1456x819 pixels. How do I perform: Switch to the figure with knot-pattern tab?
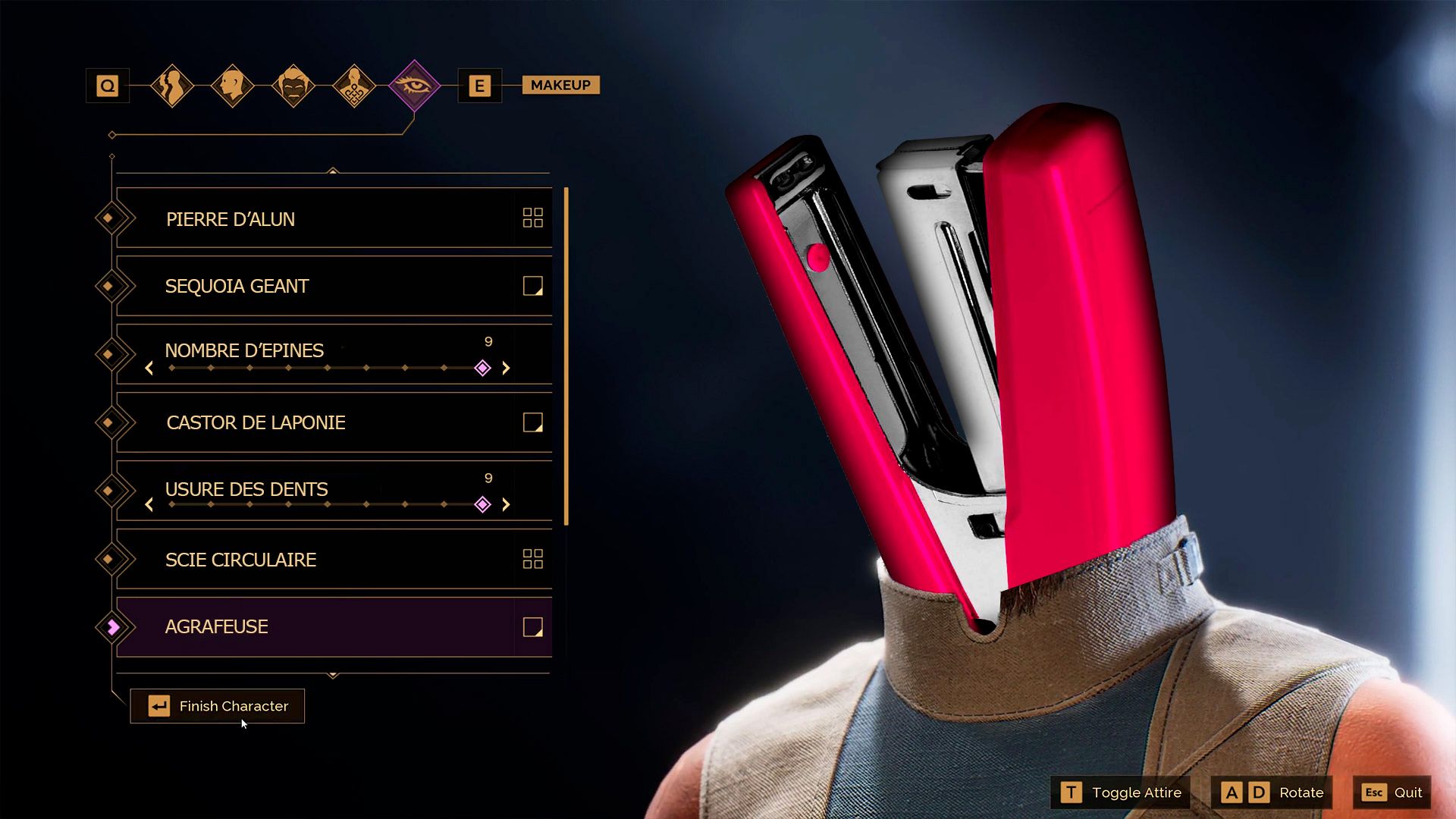354,86
